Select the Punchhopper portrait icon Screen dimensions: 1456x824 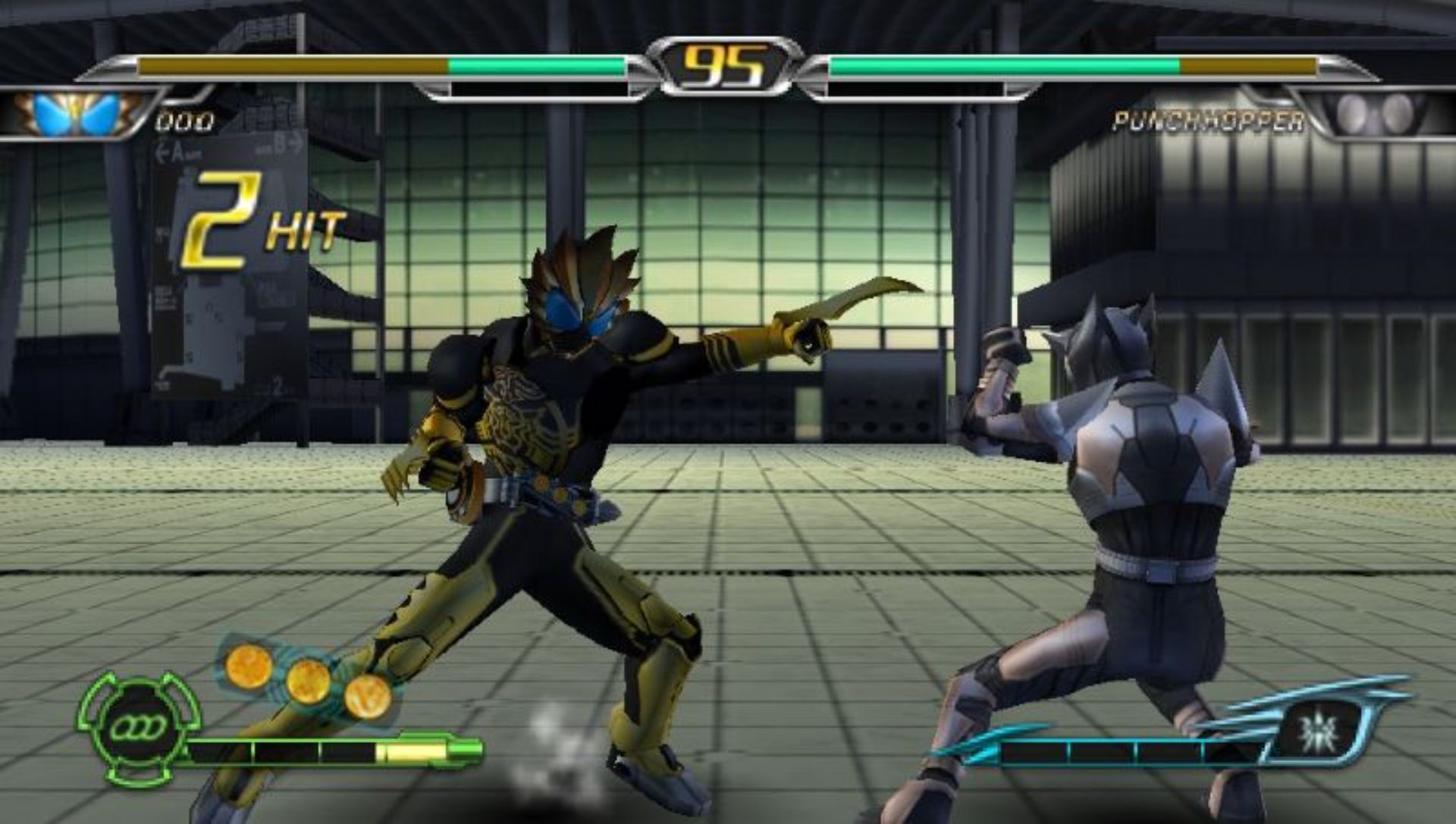pyautogui.click(x=1374, y=114)
